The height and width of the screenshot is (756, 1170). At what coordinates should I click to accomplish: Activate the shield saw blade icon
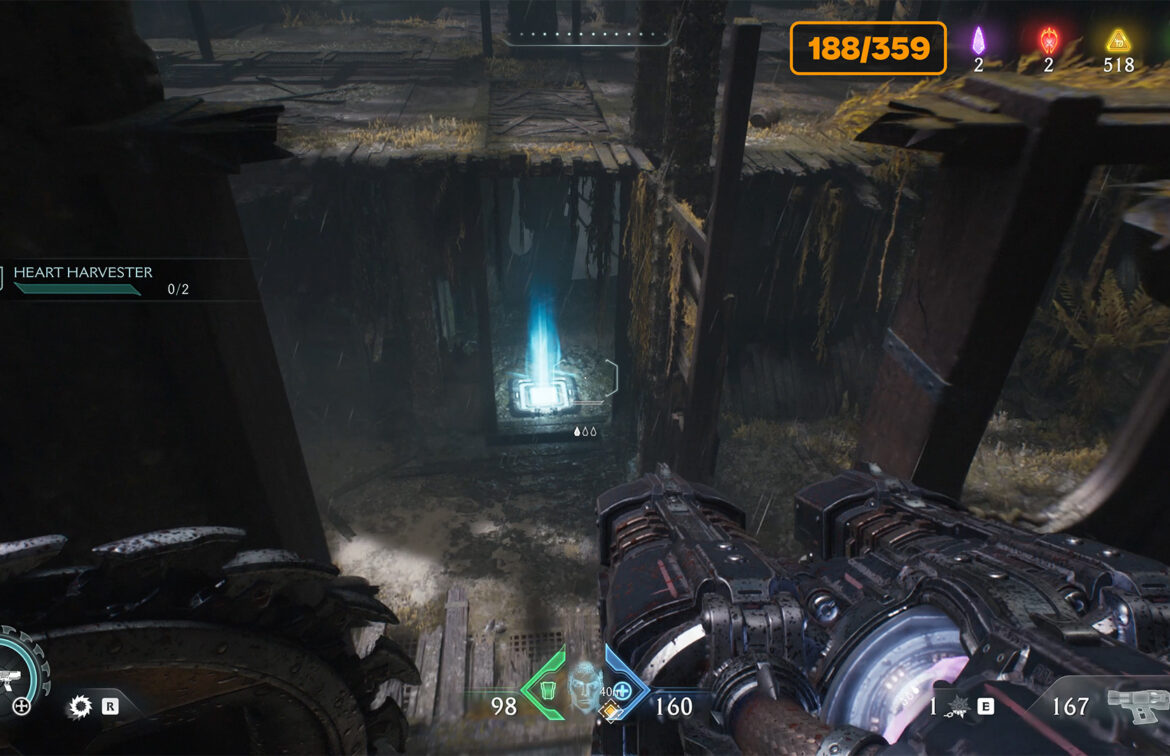pyautogui.click(x=80, y=708)
